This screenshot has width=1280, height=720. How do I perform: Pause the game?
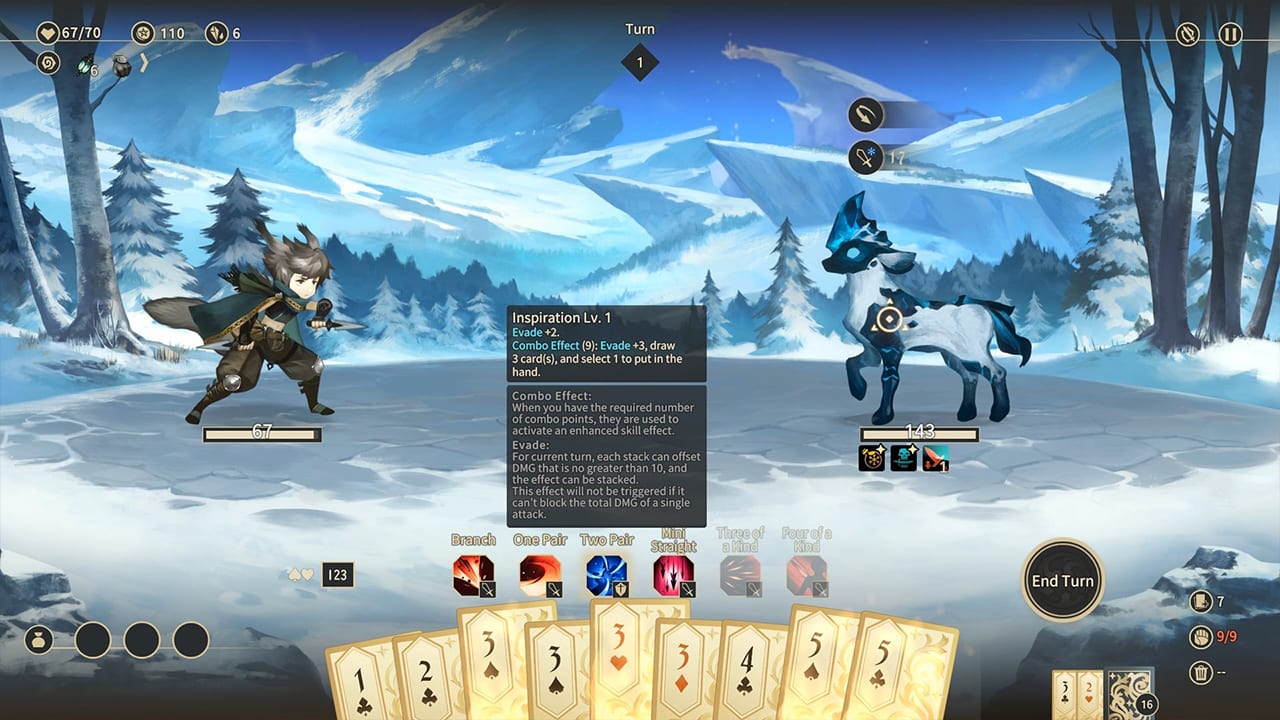(x=1233, y=35)
